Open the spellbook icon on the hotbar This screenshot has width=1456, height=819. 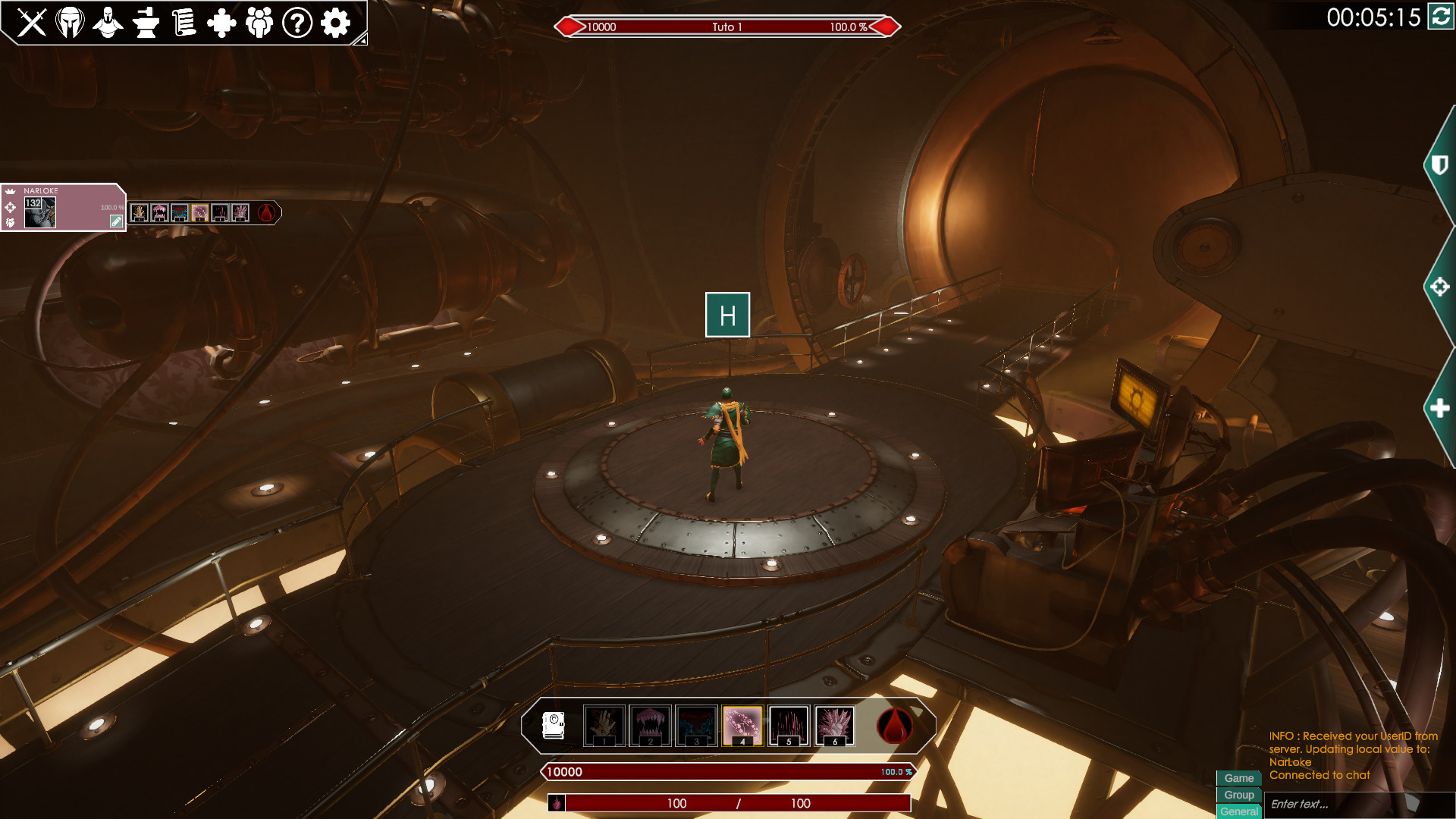[554, 726]
